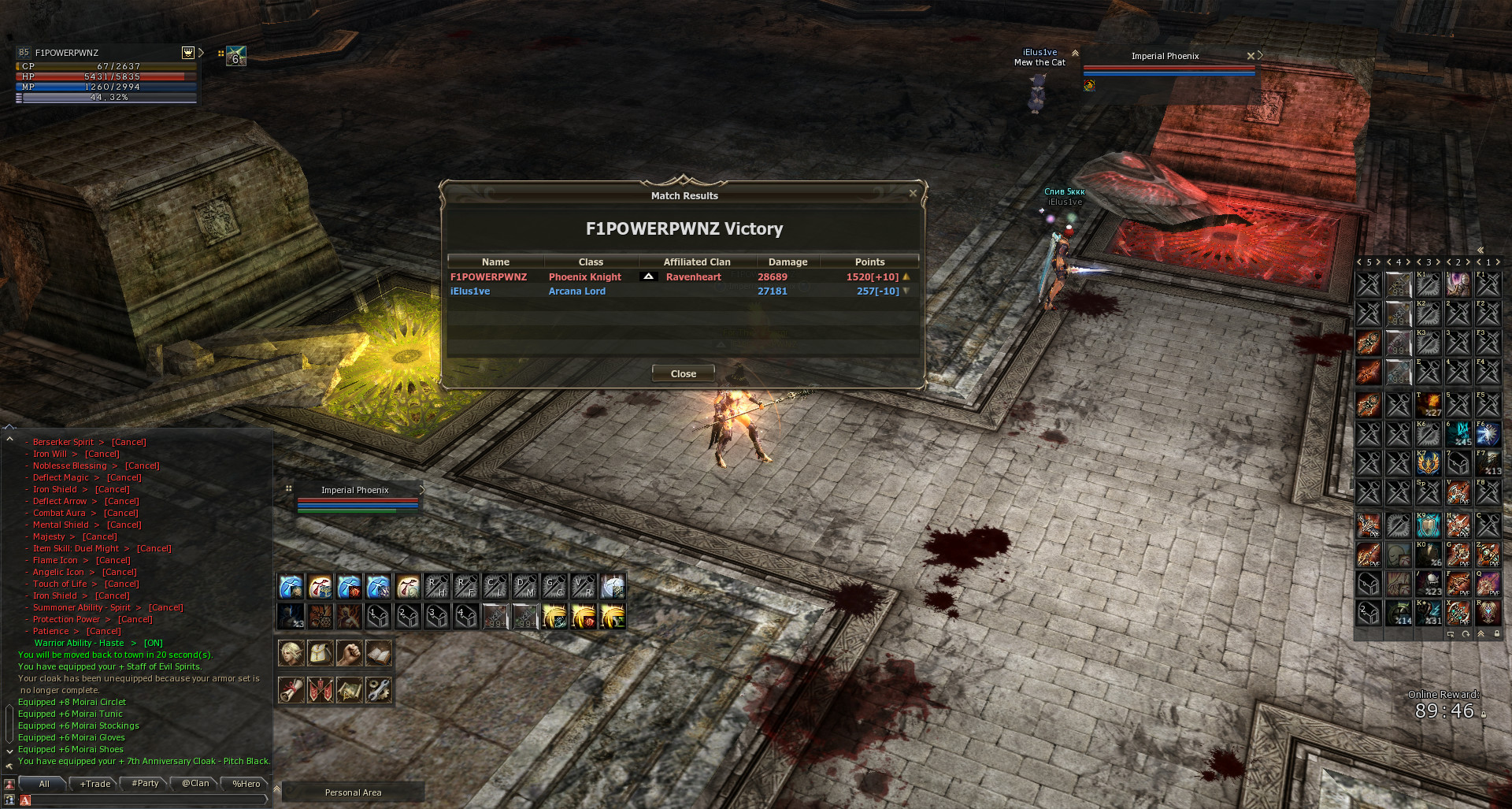Open system settings wrench and gear icon
The image size is (1512, 809).
[378, 690]
